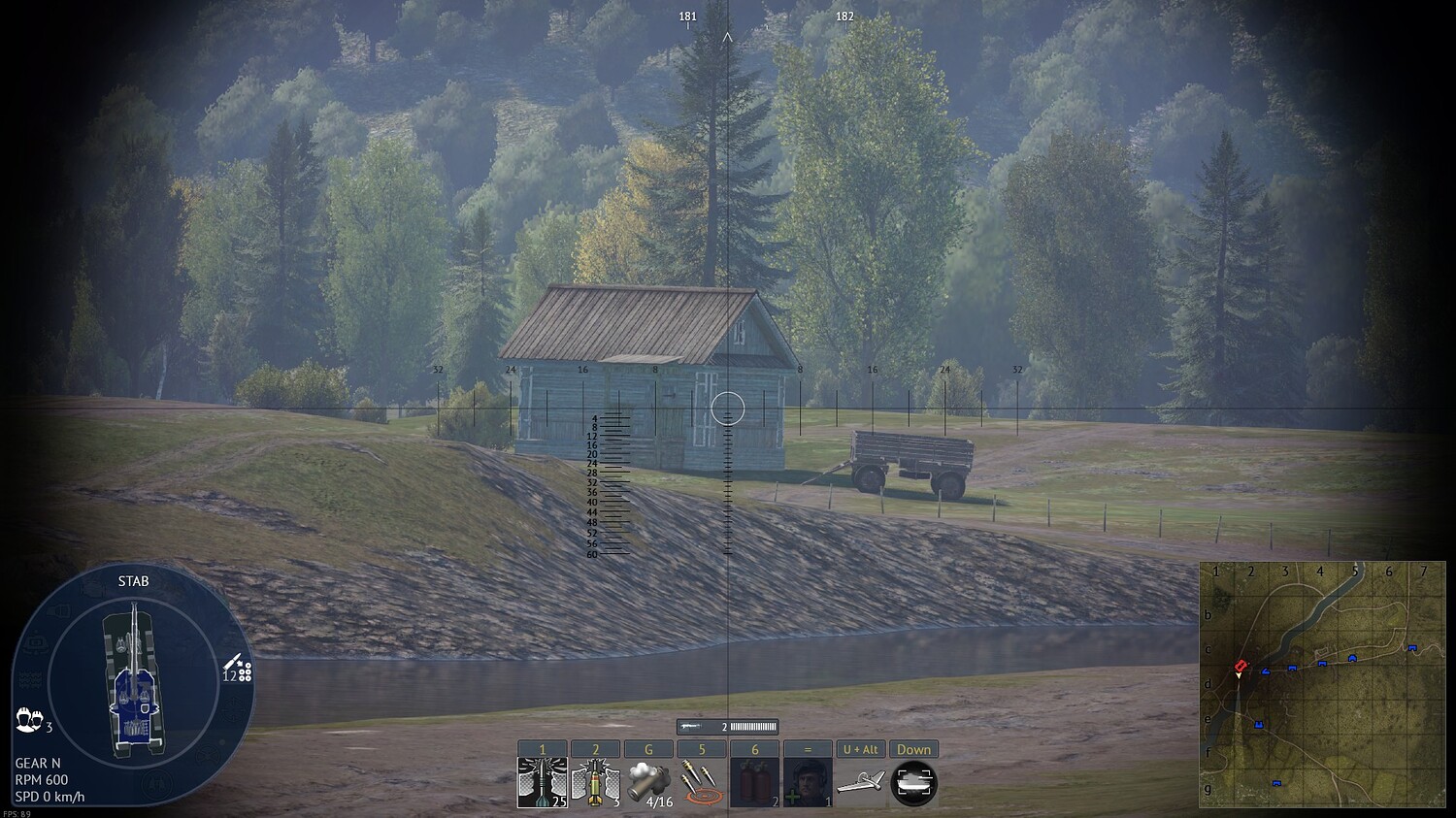Click the GEAR N indicator
This screenshot has height=818, width=1456.
pos(41,762)
